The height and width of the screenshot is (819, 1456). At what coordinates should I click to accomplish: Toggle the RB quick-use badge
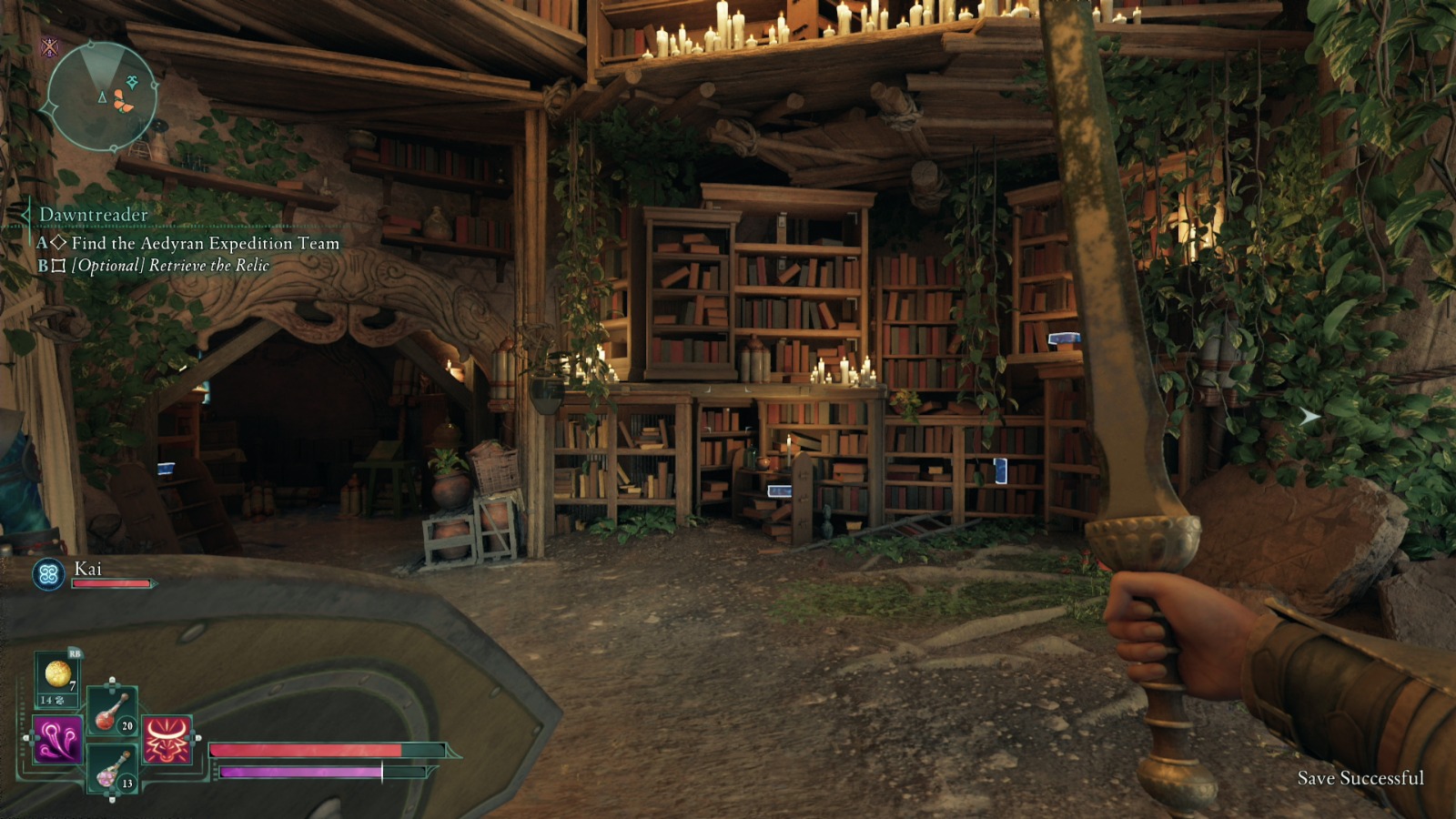[x=75, y=654]
